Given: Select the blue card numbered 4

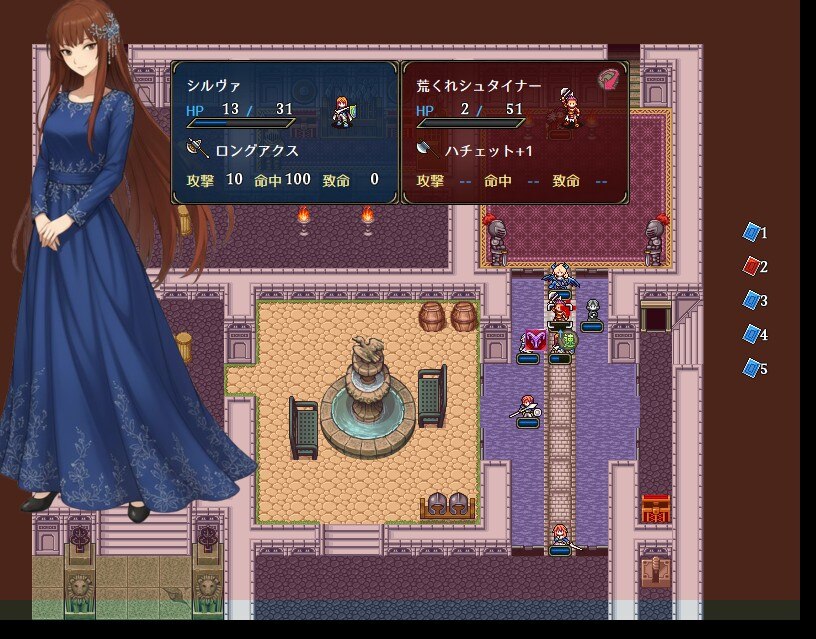Looking at the screenshot, I should pos(752,334).
